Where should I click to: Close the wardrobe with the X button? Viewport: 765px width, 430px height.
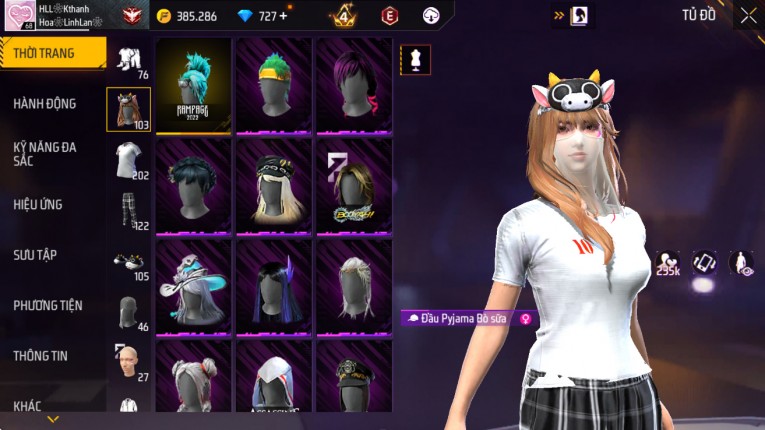pyautogui.click(x=748, y=16)
